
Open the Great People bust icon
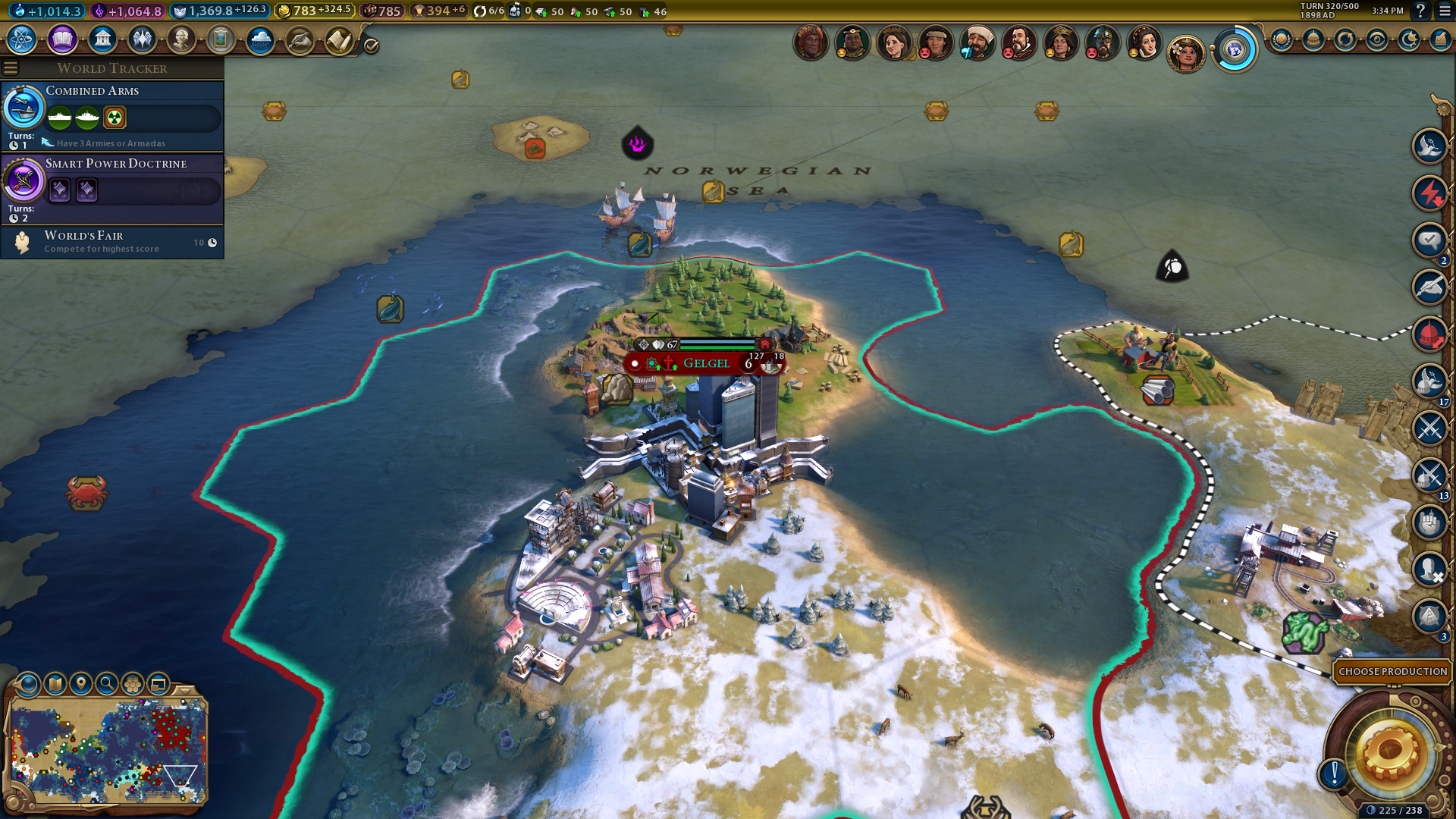181,39
